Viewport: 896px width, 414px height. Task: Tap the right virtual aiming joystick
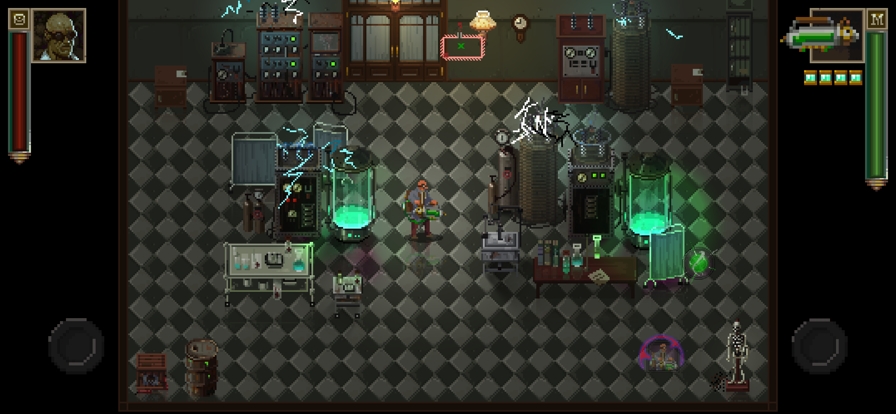[820, 345]
